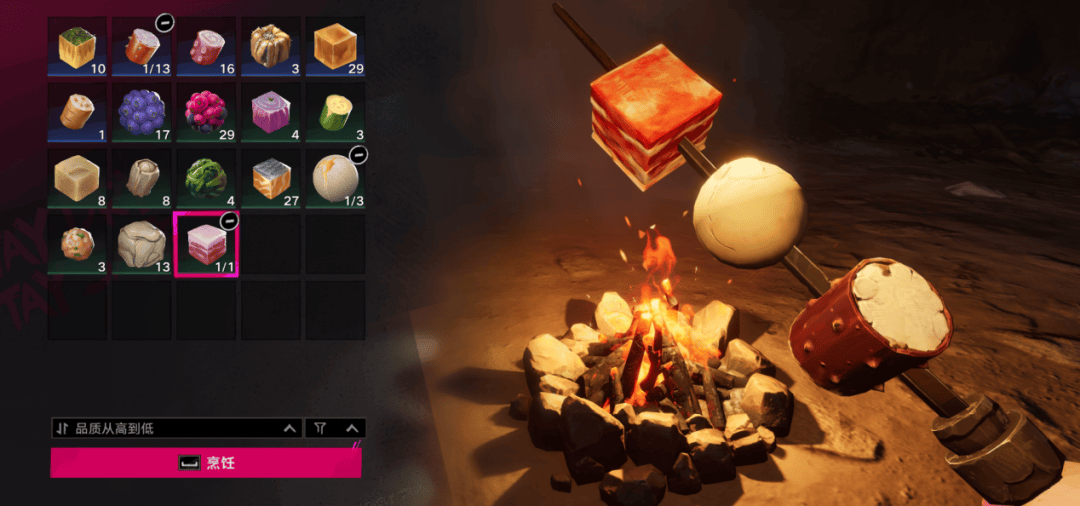Select the highlighted pink layered meat cube
Screen dimensions: 1080x506
pyautogui.click(x=205, y=244)
